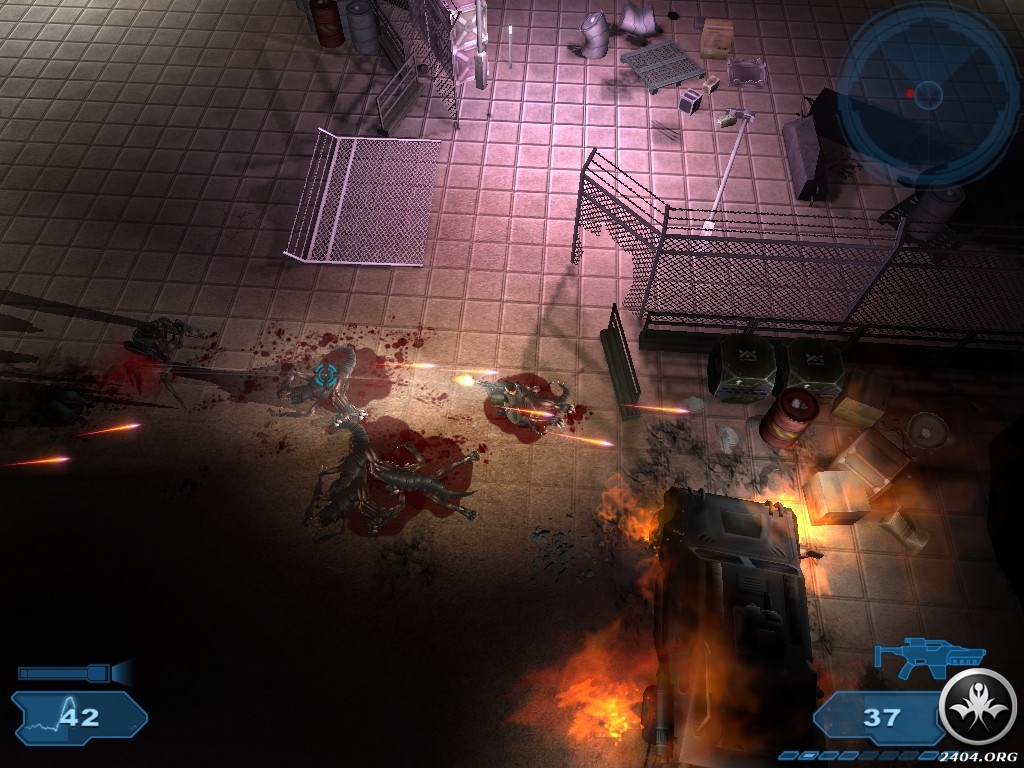Image resolution: width=1024 pixels, height=768 pixels.
Task: Click the round white alien emblem icon
Action: click(x=977, y=706)
